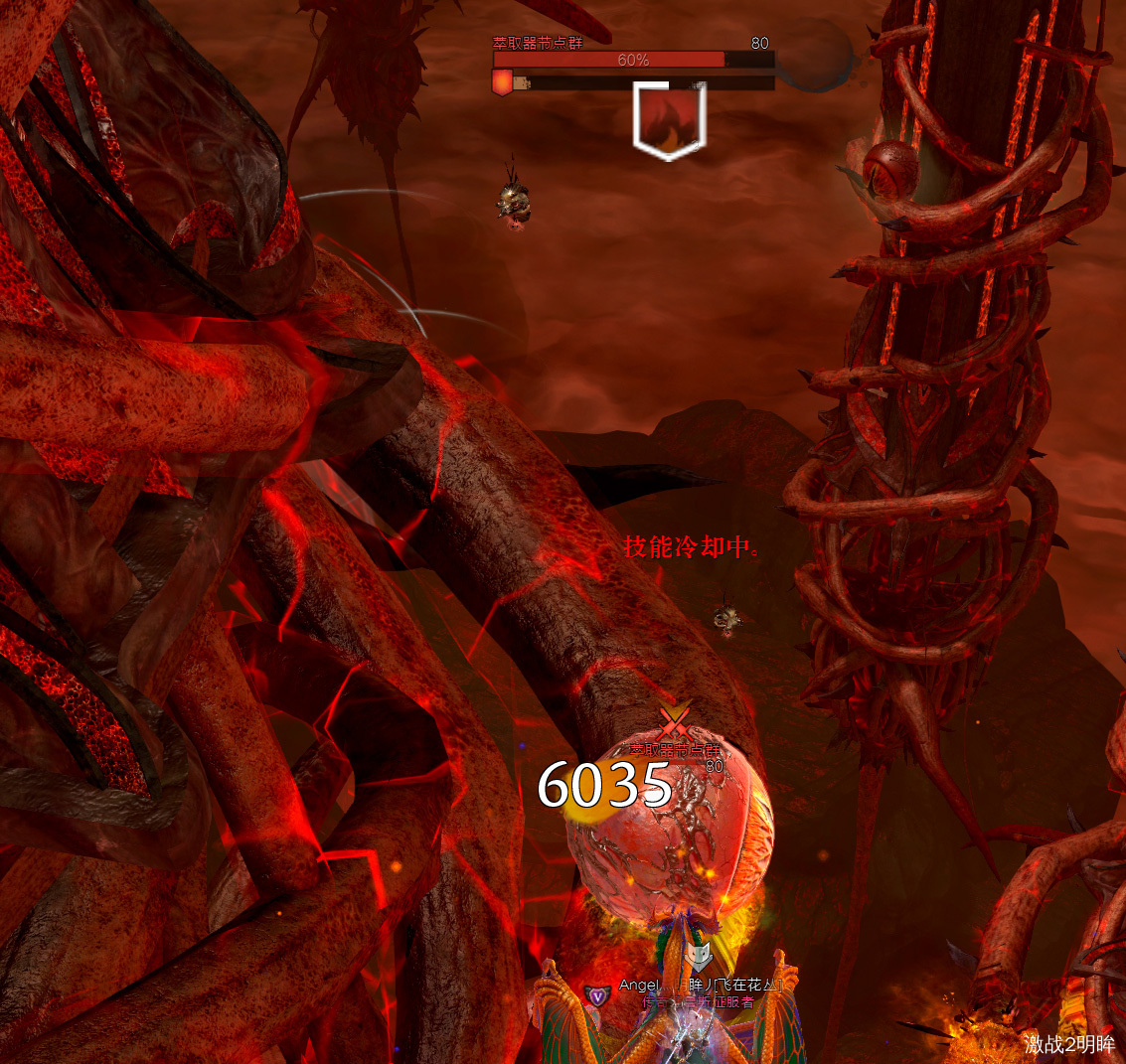
Task: Select the red crossed-swords target marker
Action: pos(674,718)
